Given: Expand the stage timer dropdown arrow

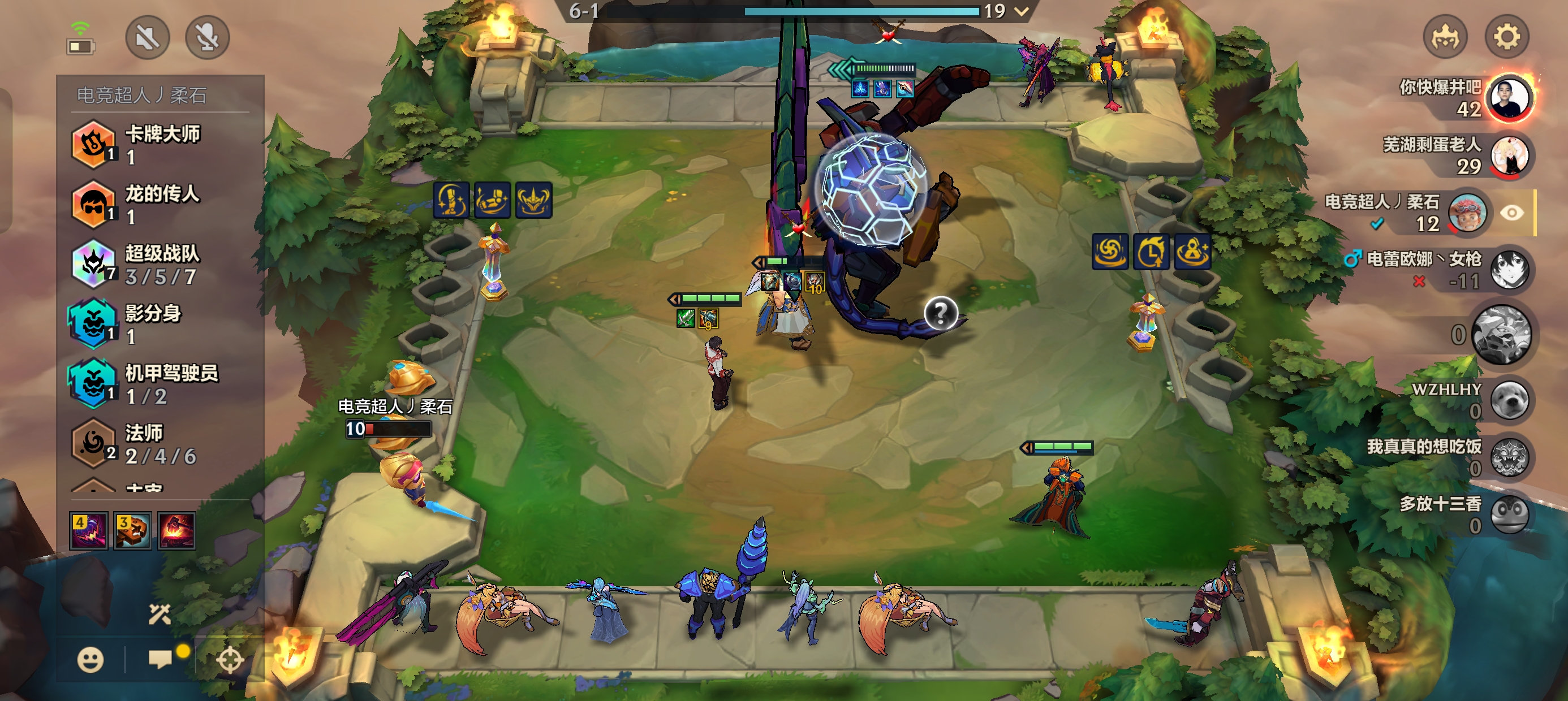Looking at the screenshot, I should click(x=1022, y=11).
